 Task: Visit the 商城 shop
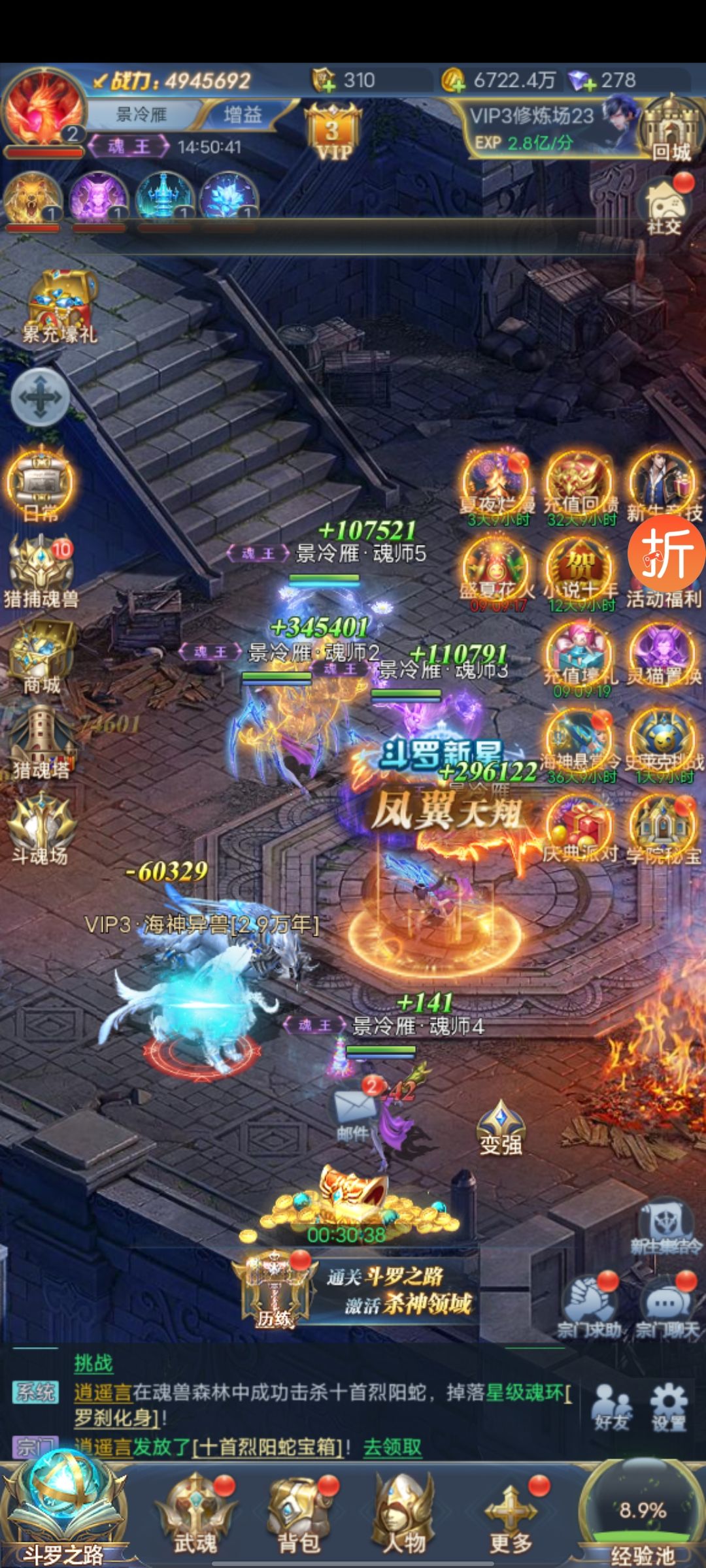tap(41, 657)
